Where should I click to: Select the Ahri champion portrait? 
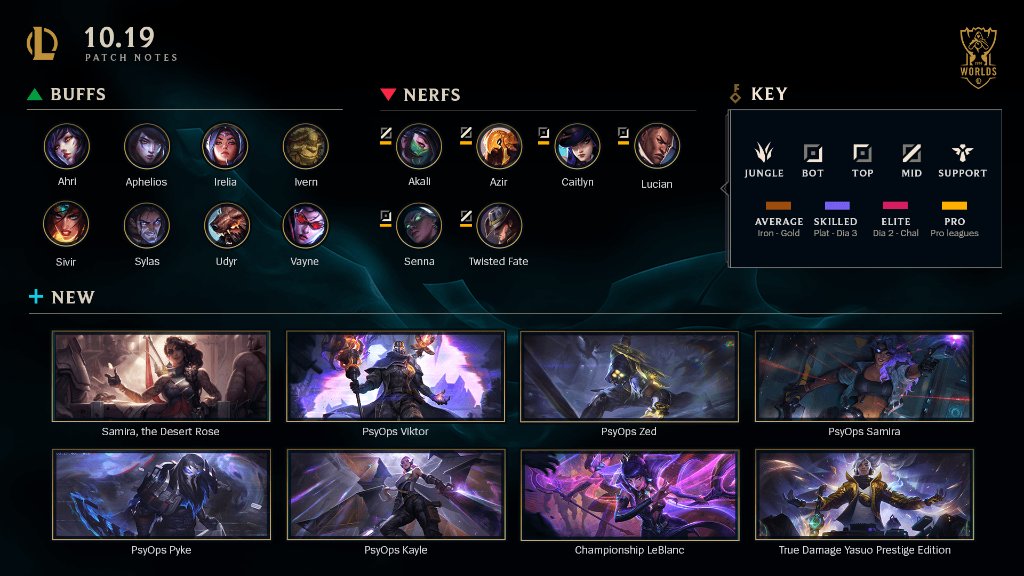pyautogui.click(x=67, y=146)
